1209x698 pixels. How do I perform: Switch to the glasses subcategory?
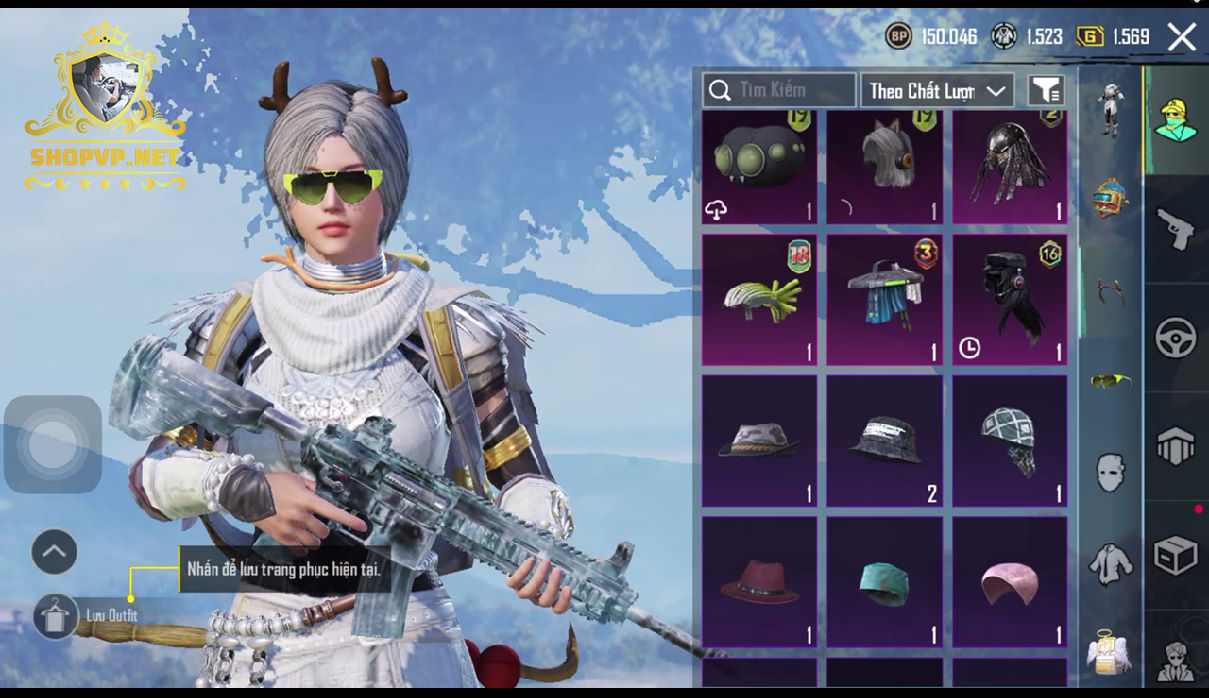(1110, 380)
